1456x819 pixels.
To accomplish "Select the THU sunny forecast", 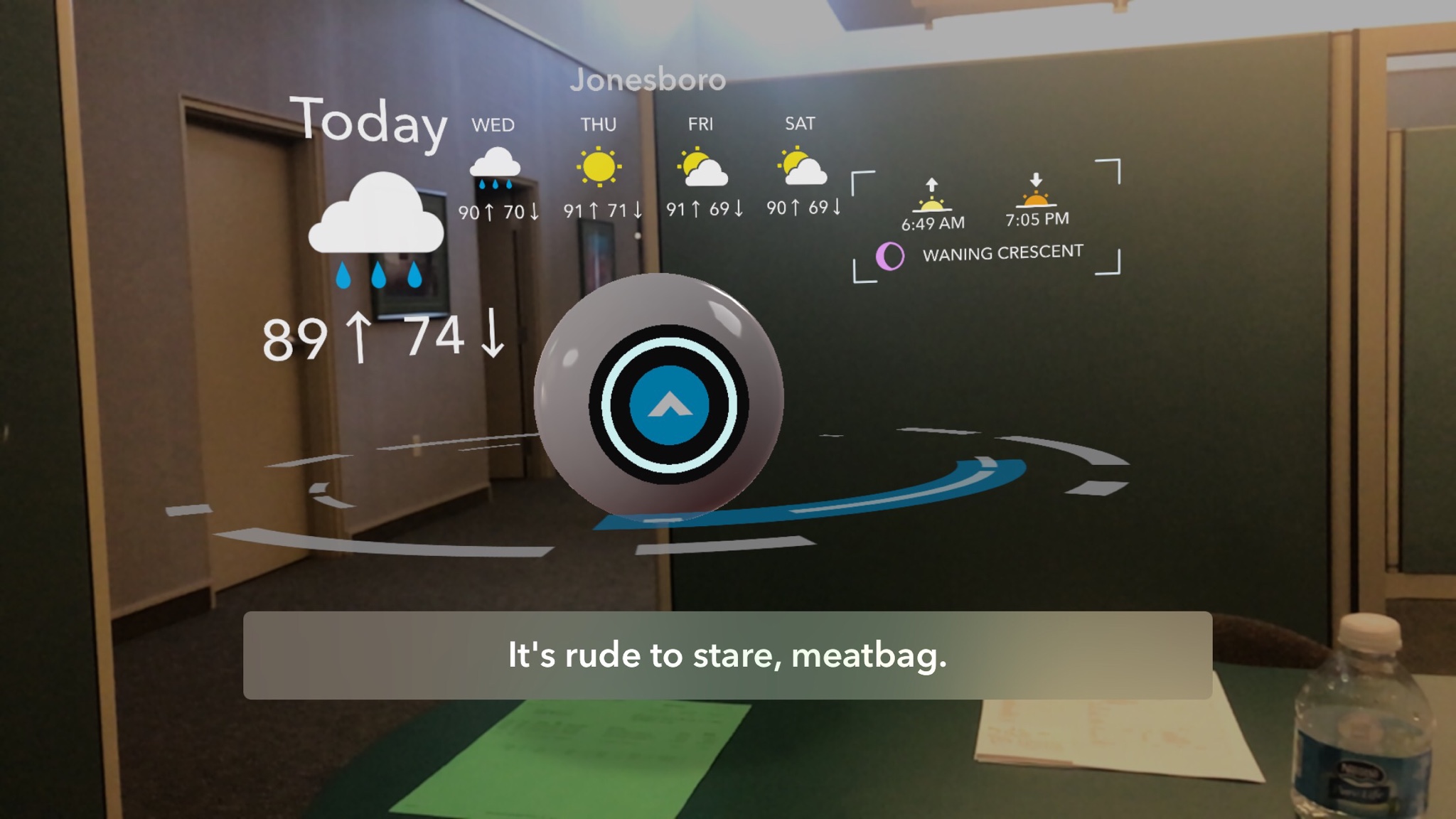I will tap(599, 167).
